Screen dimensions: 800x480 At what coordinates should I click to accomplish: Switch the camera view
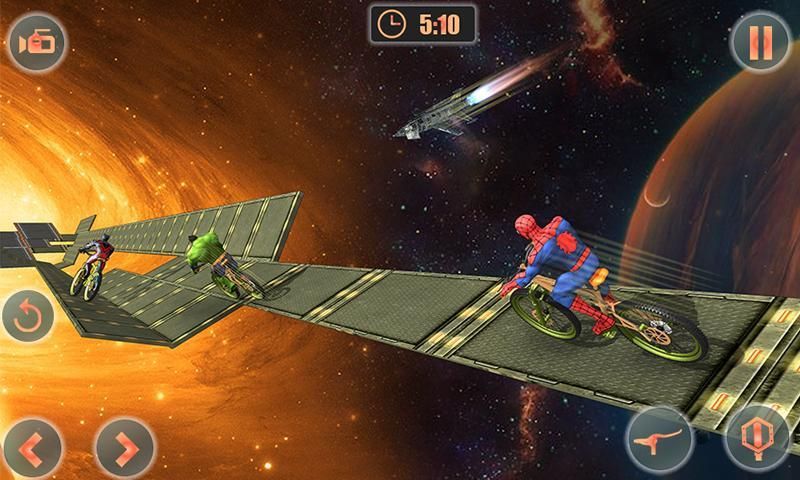point(36,42)
